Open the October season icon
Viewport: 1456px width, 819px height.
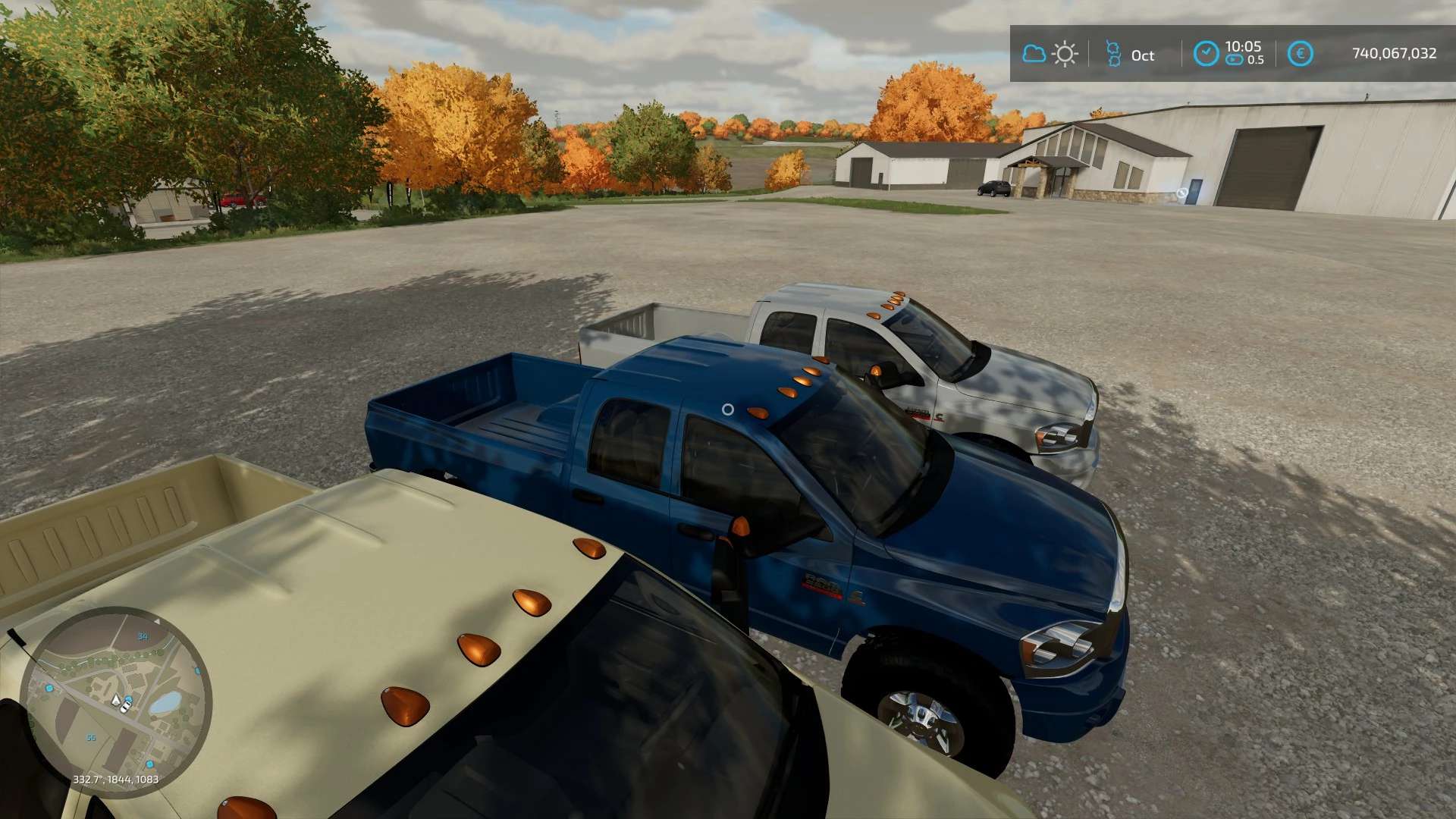pos(1113,54)
